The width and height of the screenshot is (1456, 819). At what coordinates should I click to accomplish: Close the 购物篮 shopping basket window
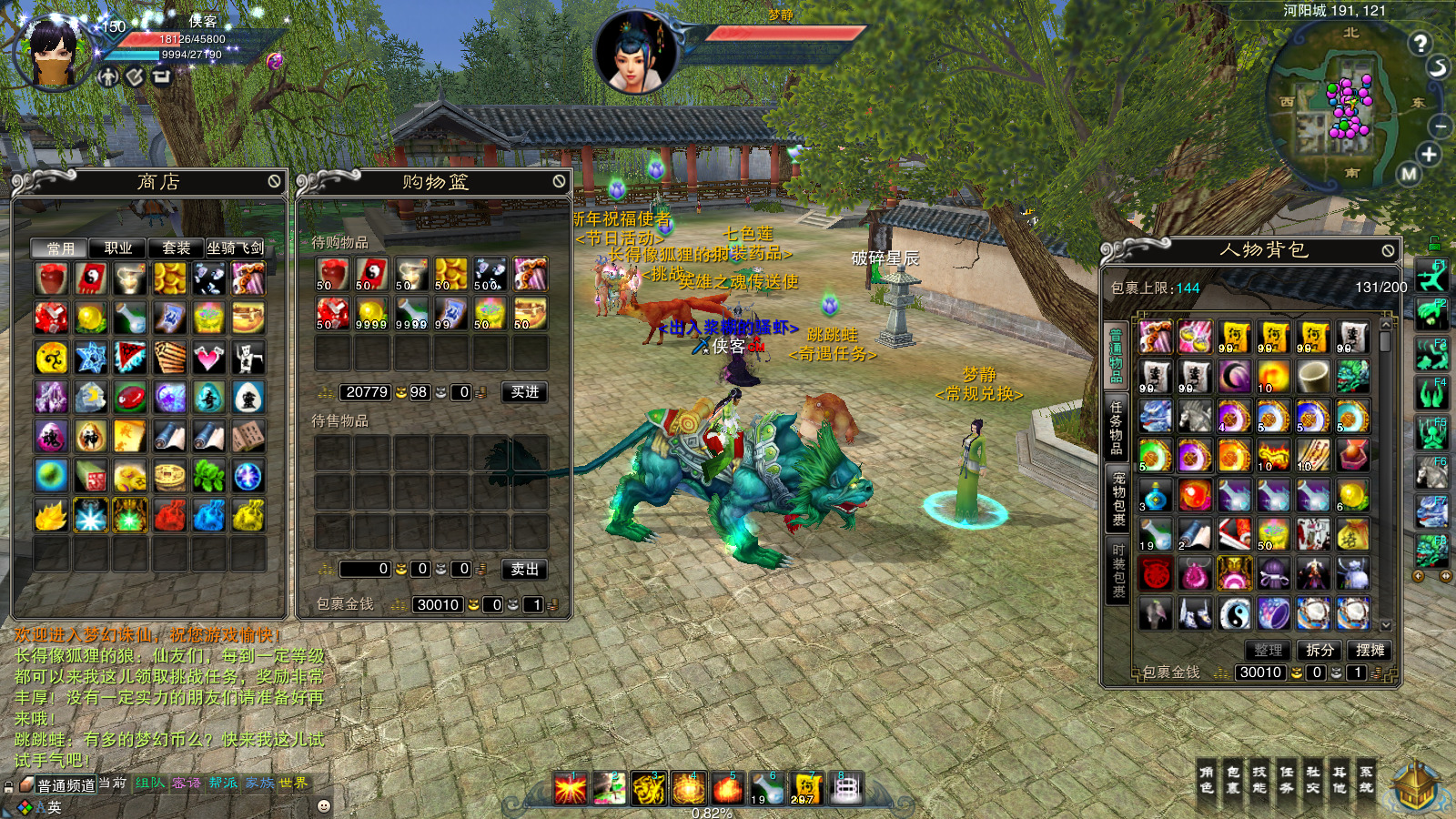pos(559,182)
